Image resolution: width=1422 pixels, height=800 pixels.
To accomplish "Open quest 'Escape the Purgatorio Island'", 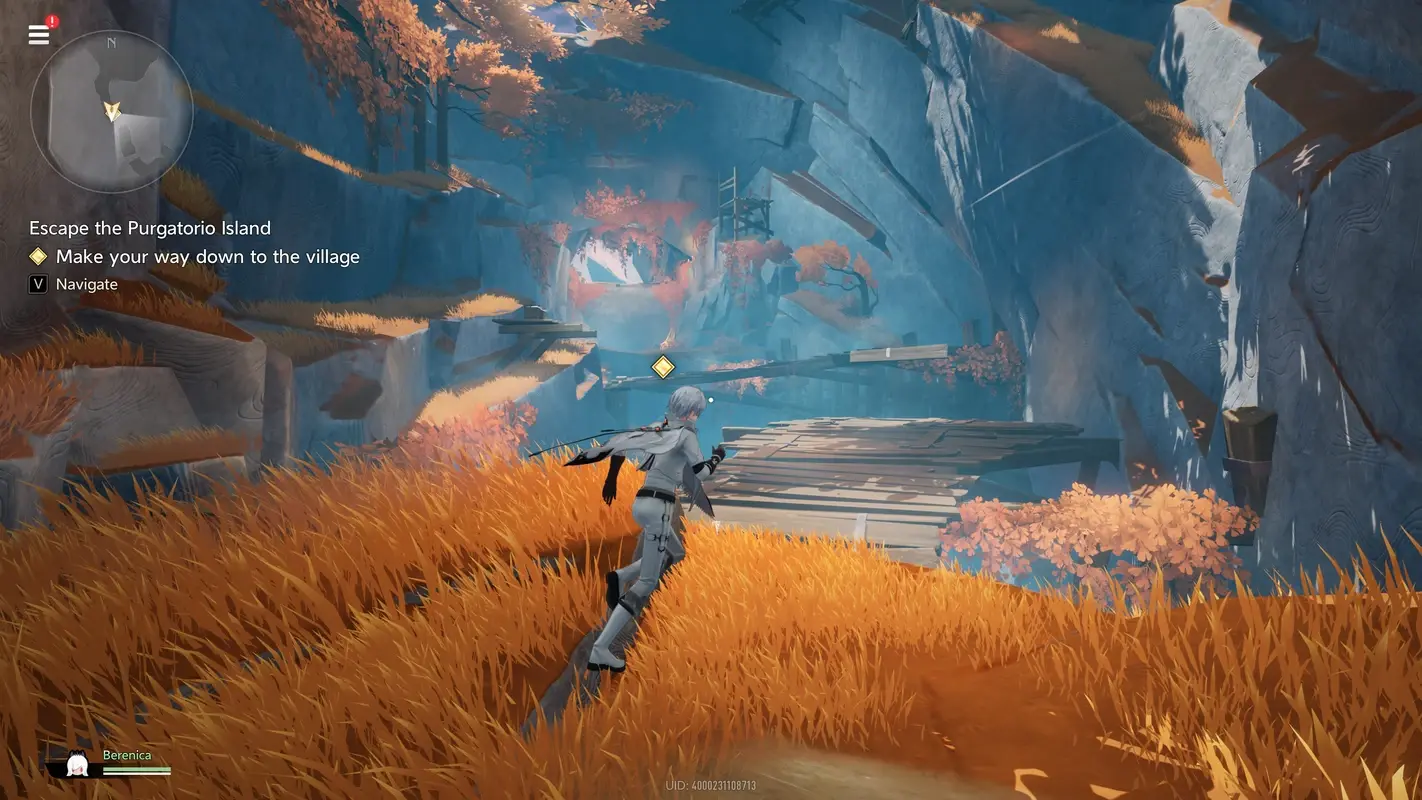I will click(151, 228).
